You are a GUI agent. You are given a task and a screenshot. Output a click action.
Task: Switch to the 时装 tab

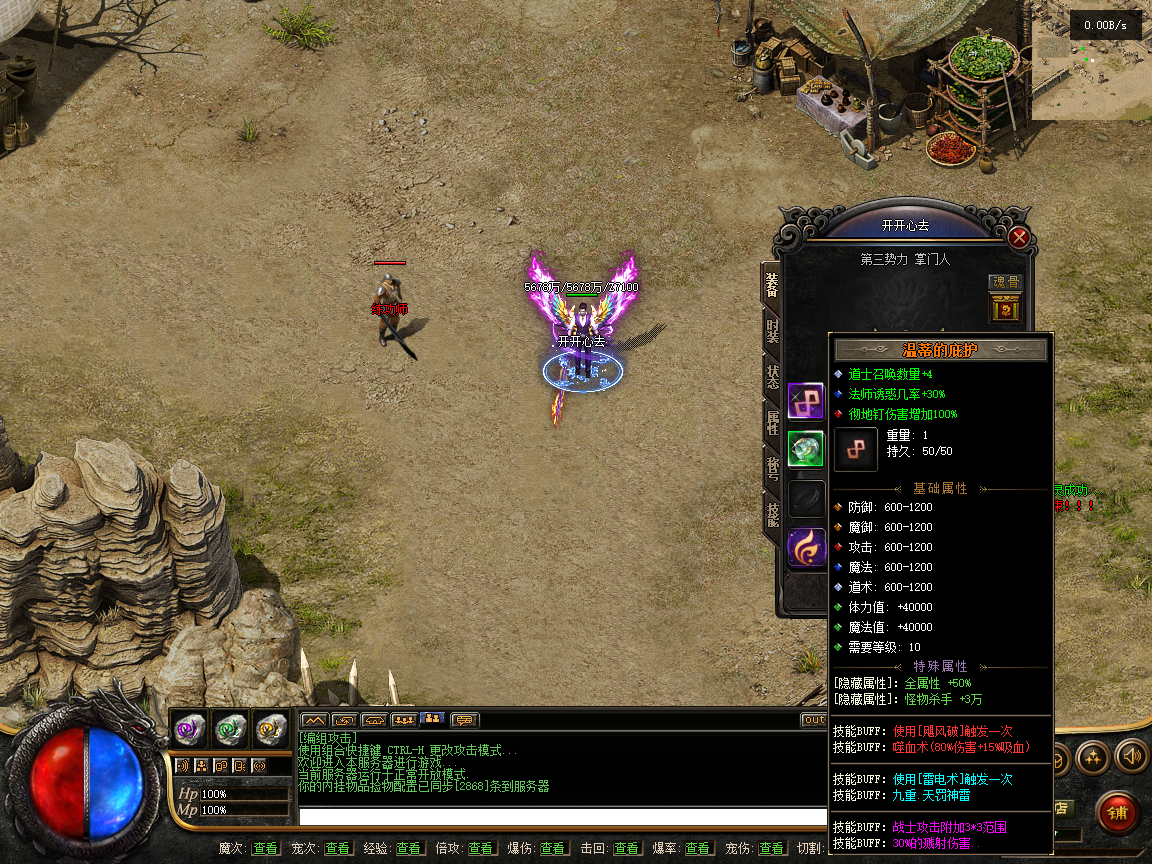772,332
